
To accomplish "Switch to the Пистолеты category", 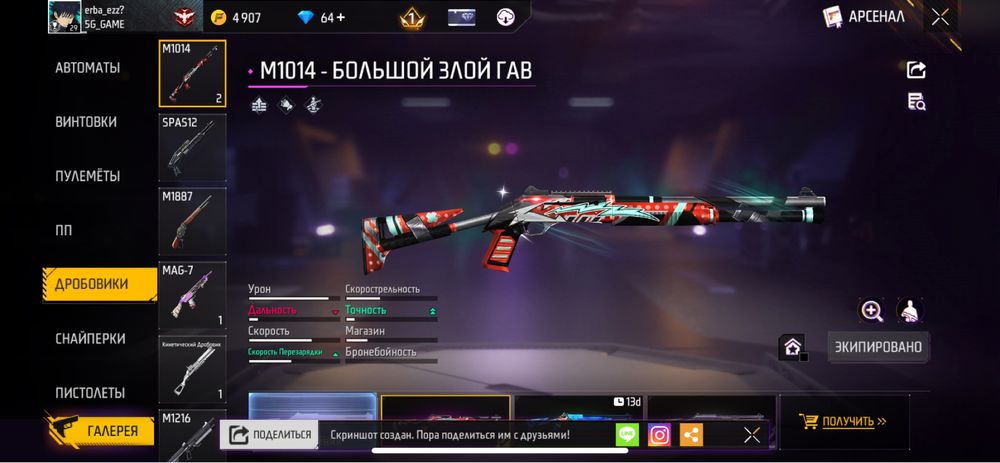I will (90, 393).
